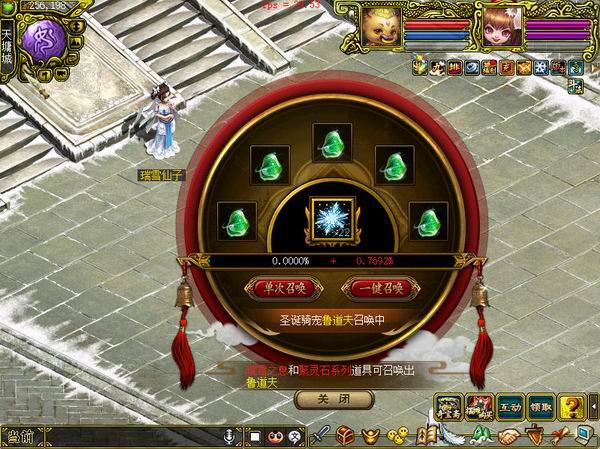Viewport: 600px width, 449px height.
Task: Activate the 一键召唤 one-click summon button
Action: [x=376, y=288]
